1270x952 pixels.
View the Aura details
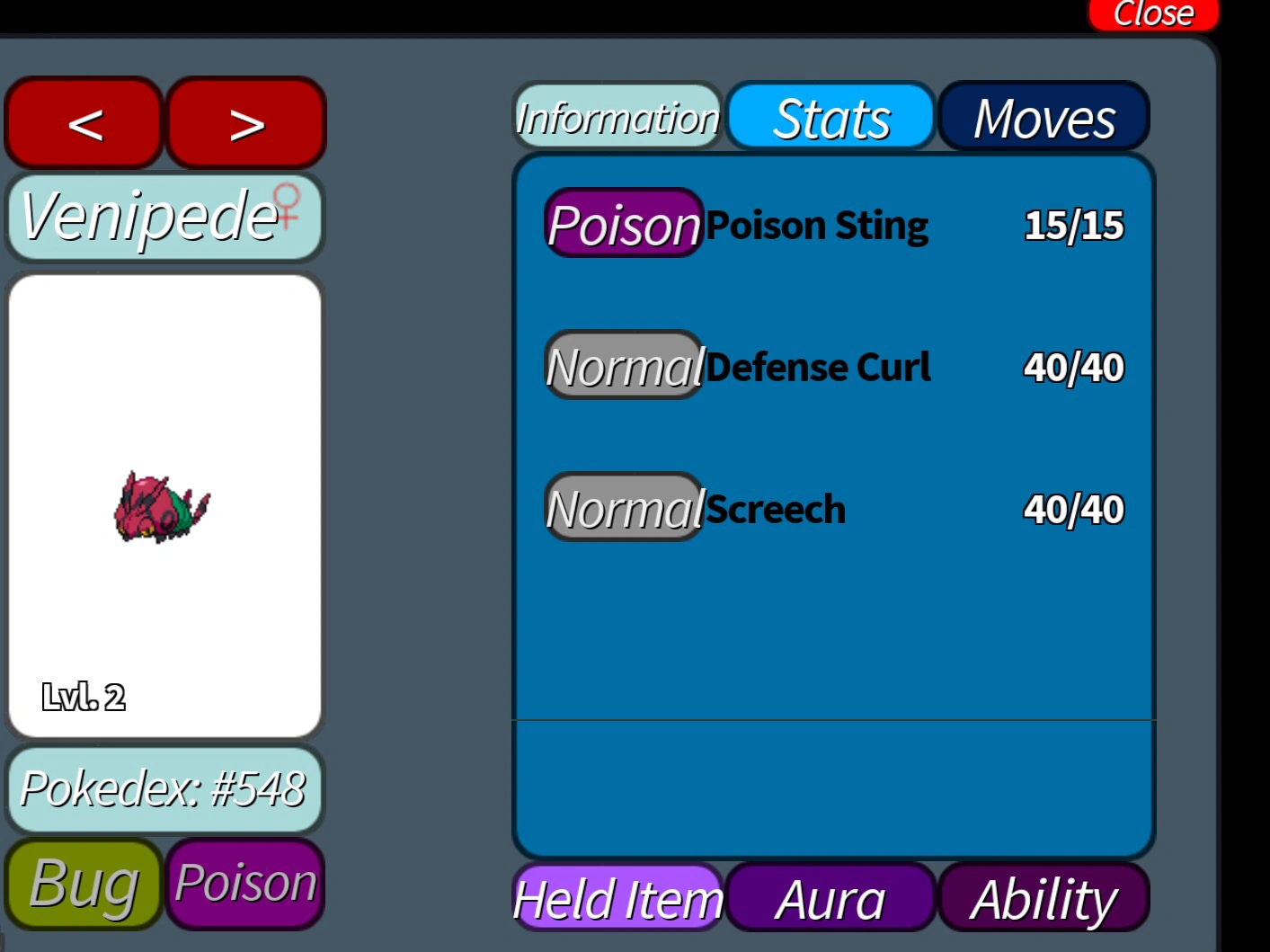(x=831, y=899)
